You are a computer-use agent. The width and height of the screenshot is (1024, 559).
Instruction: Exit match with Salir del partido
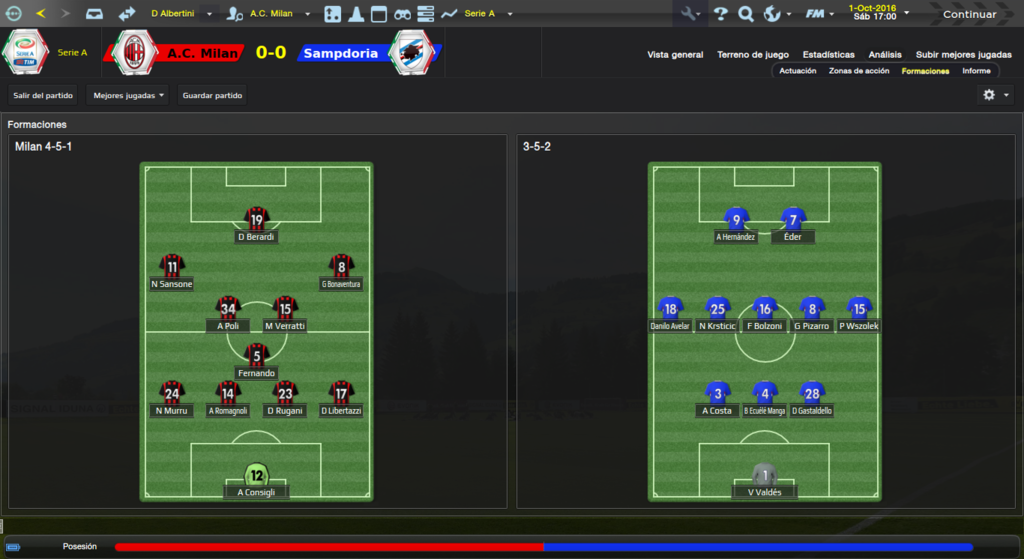pos(43,95)
